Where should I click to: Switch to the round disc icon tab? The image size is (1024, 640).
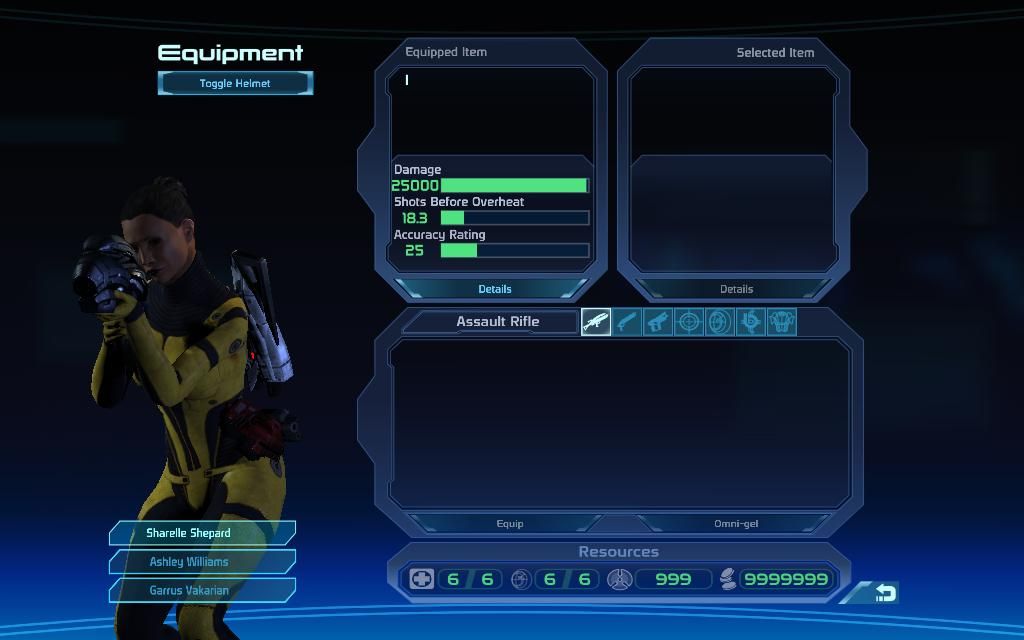click(720, 322)
